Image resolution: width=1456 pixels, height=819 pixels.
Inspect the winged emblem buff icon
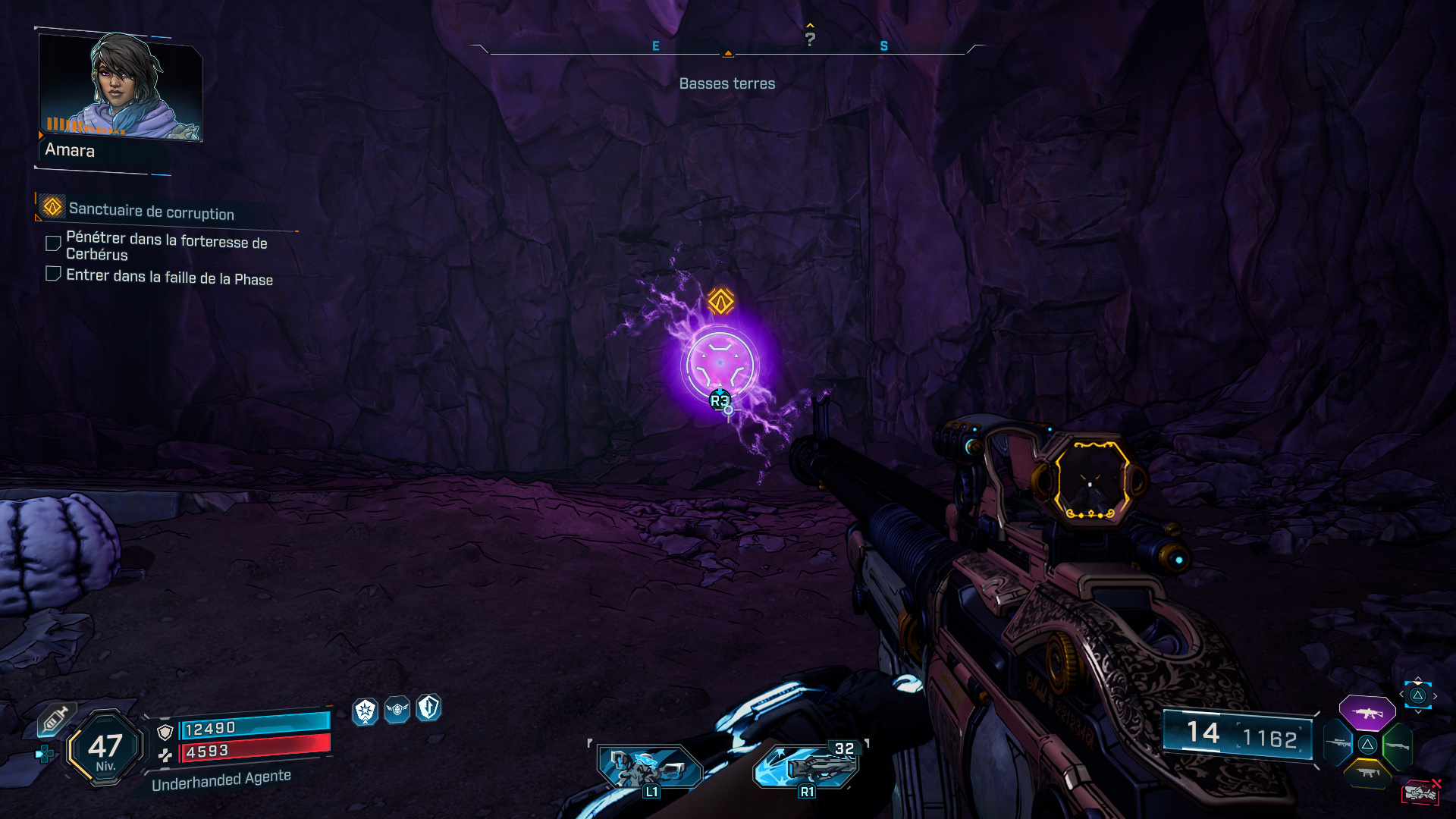pos(397,710)
